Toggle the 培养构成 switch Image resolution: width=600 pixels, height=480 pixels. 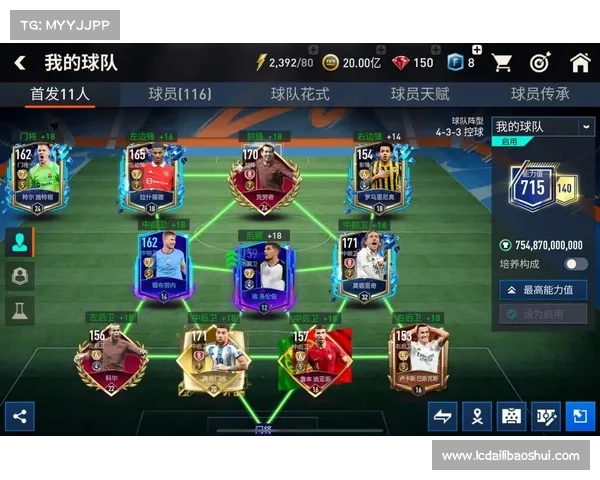pyautogui.click(x=575, y=264)
